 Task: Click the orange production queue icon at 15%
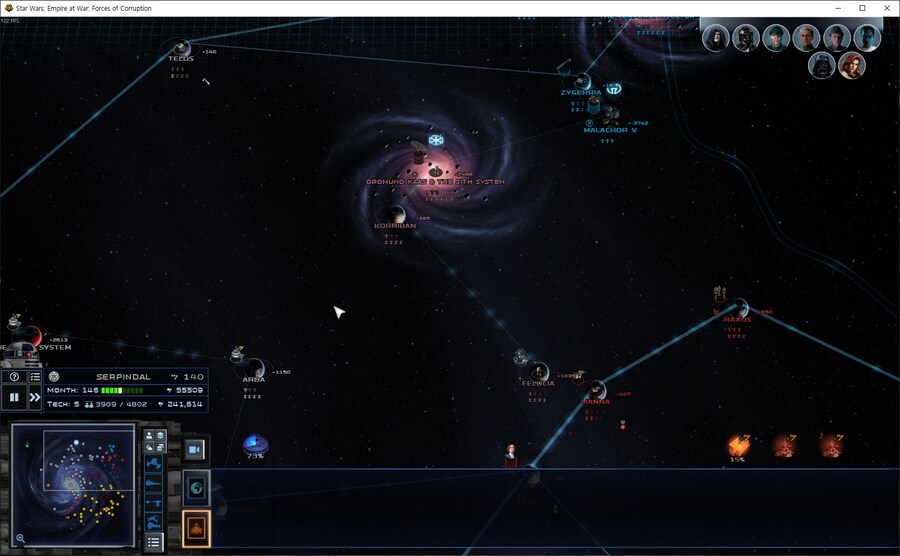point(738,446)
